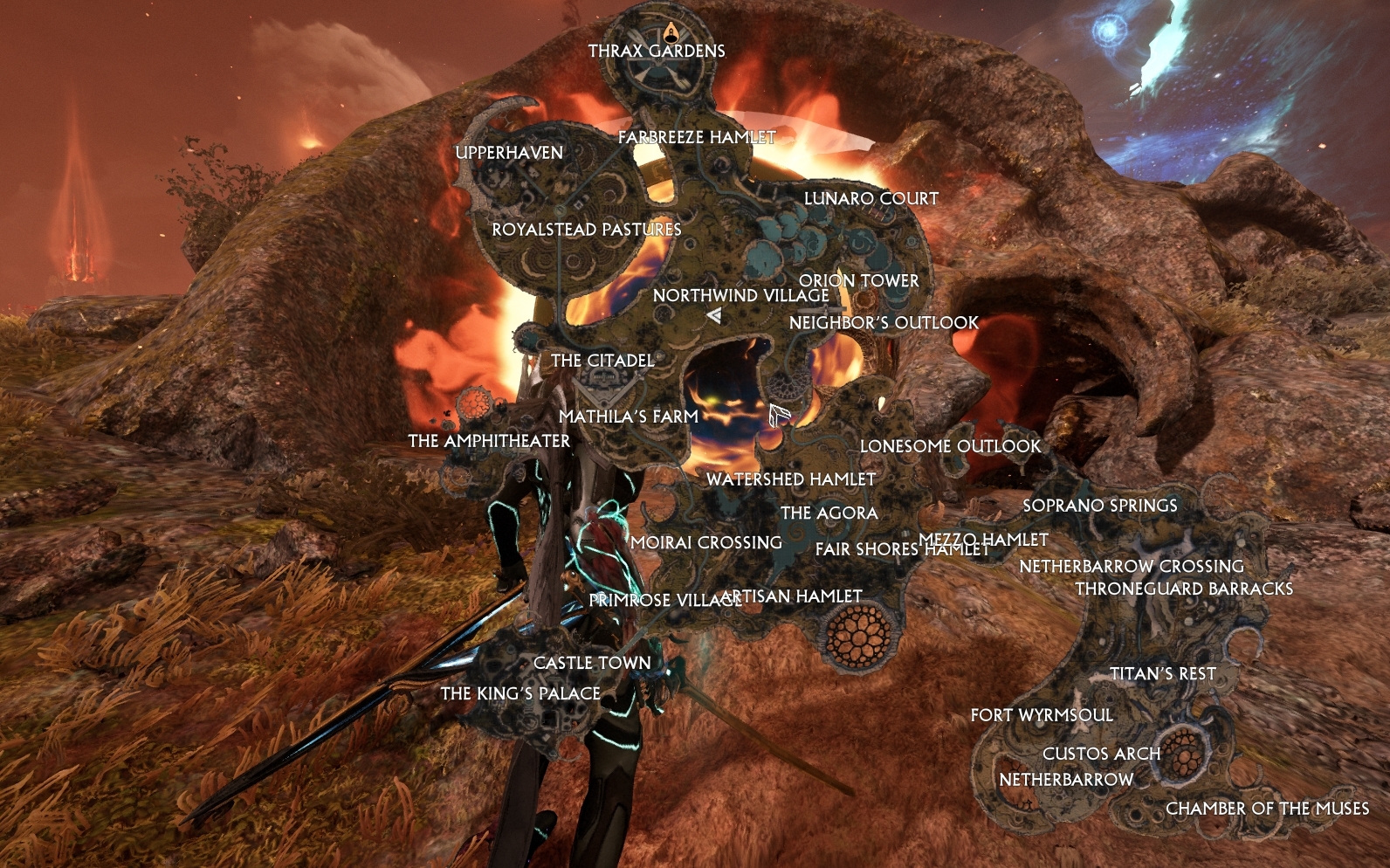Select Titan's Rest on the map
Image resolution: width=1390 pixels, height=868 pixels.
coord(1164,673)
